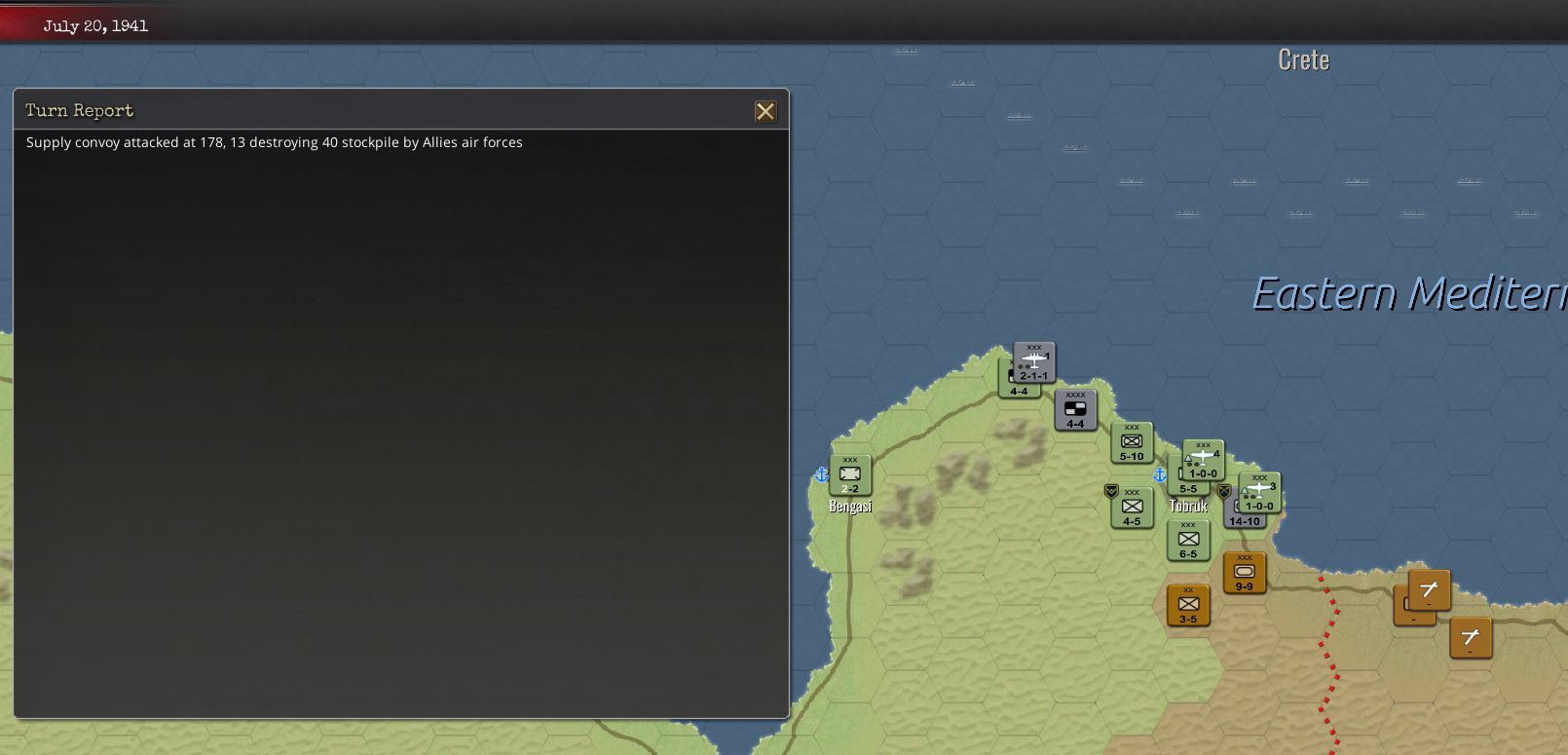The image size is (1568, 755).
Task: Click the anchor port icon near Tobruk
Action: point(1159,477)
